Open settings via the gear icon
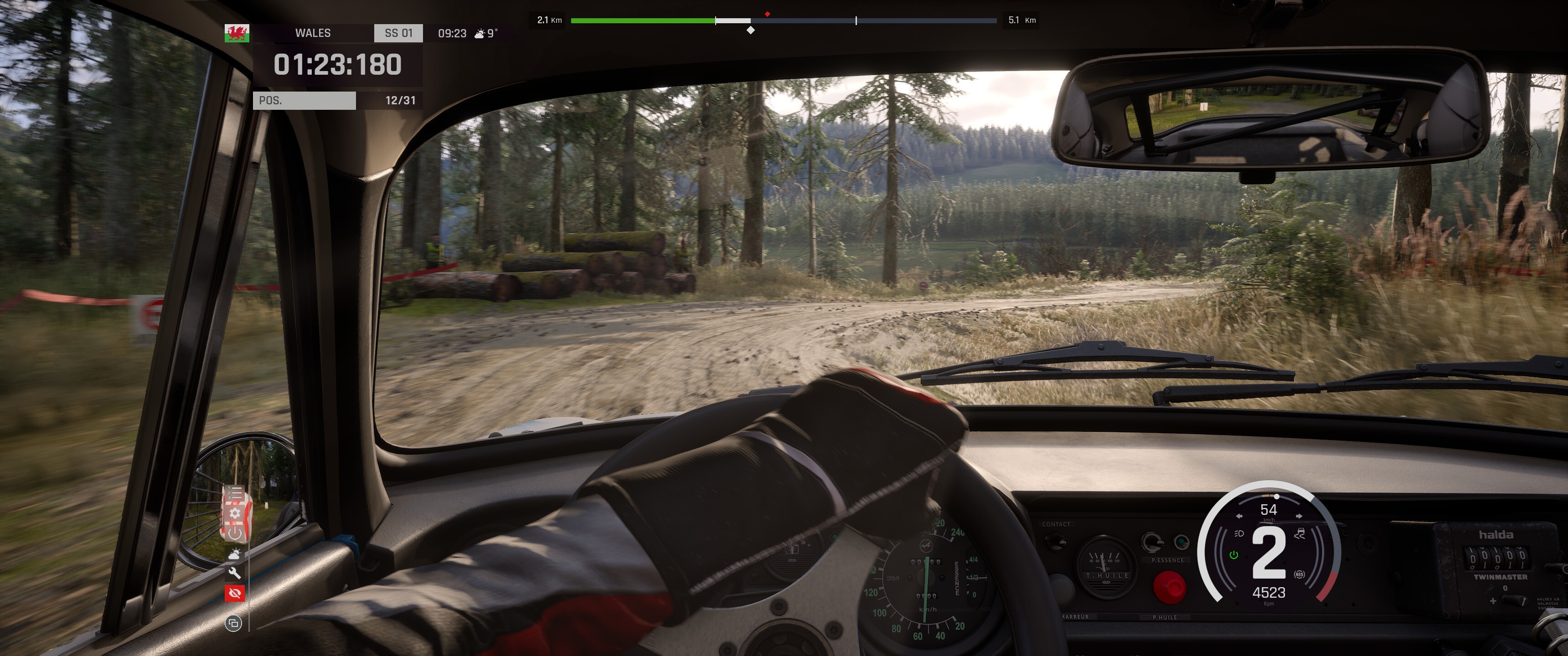Viewport: 1568px width, 656px height. point(235,512)
